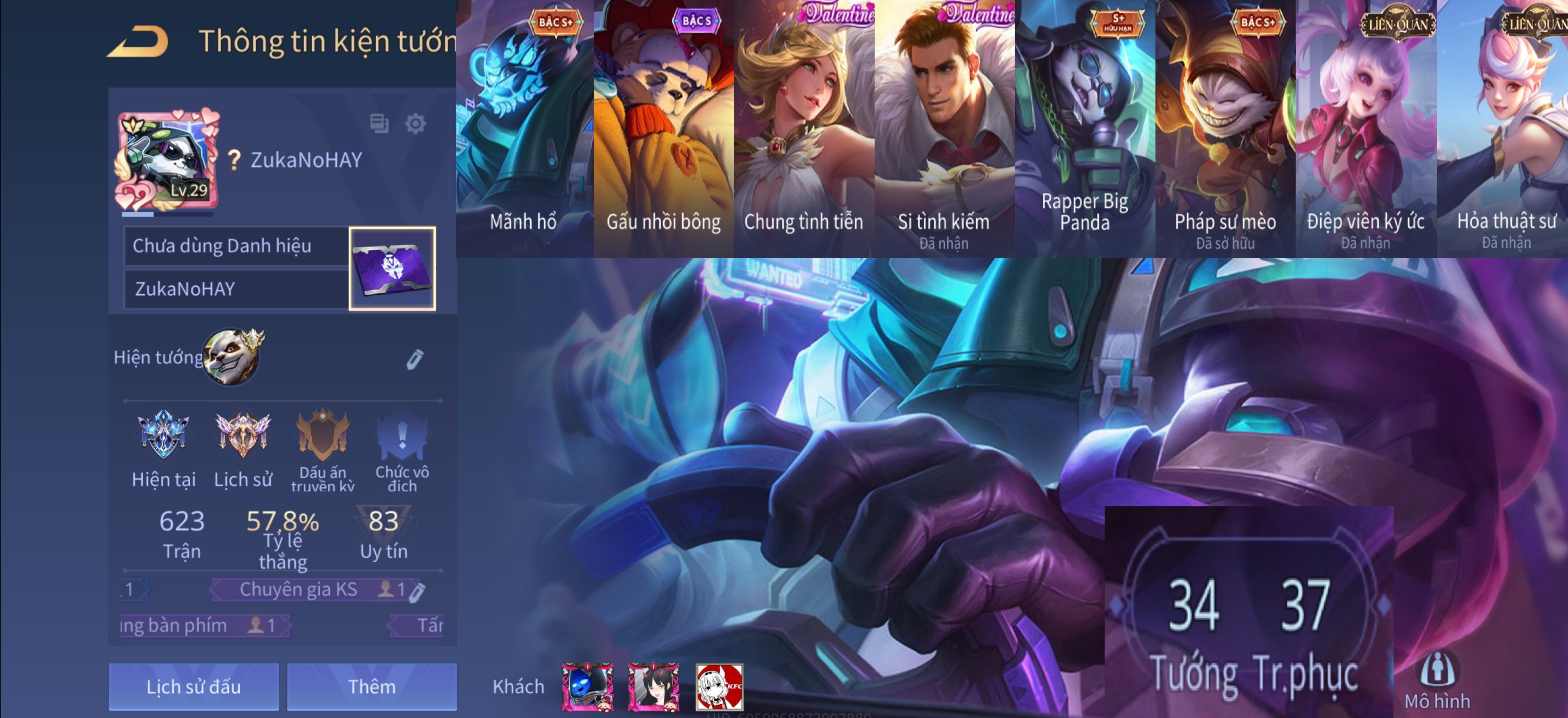The image size is (1568, 718).
Task: Select the Si tình kiếm skin
Action: click(944, 128)
